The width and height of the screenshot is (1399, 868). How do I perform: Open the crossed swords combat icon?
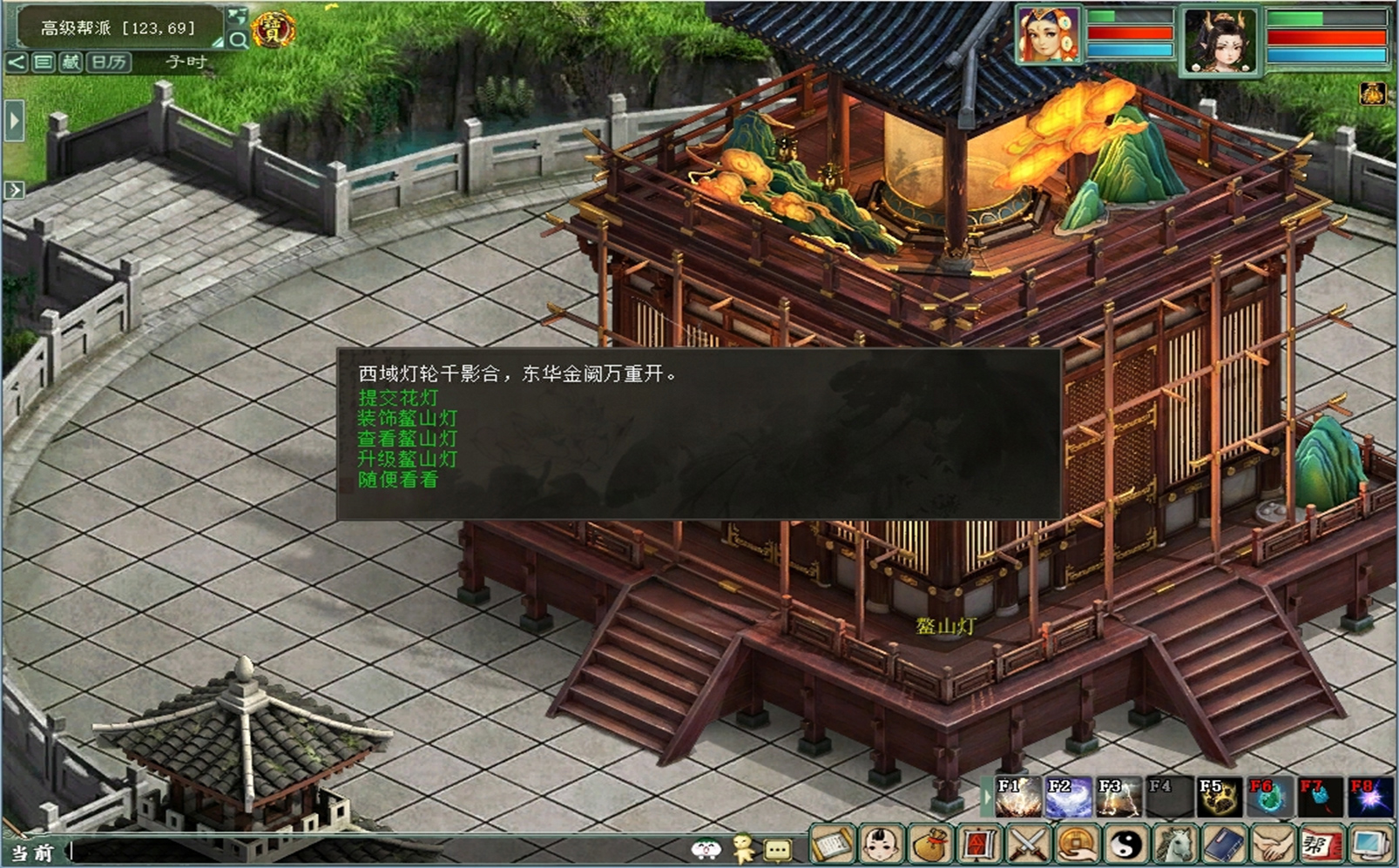point(1029,844)
